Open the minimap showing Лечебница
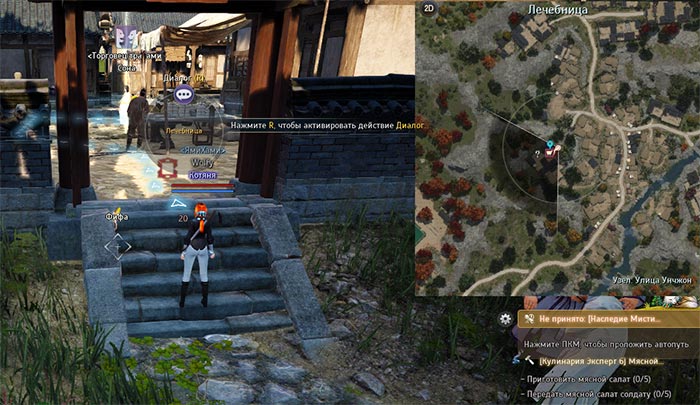 point(557,150)
